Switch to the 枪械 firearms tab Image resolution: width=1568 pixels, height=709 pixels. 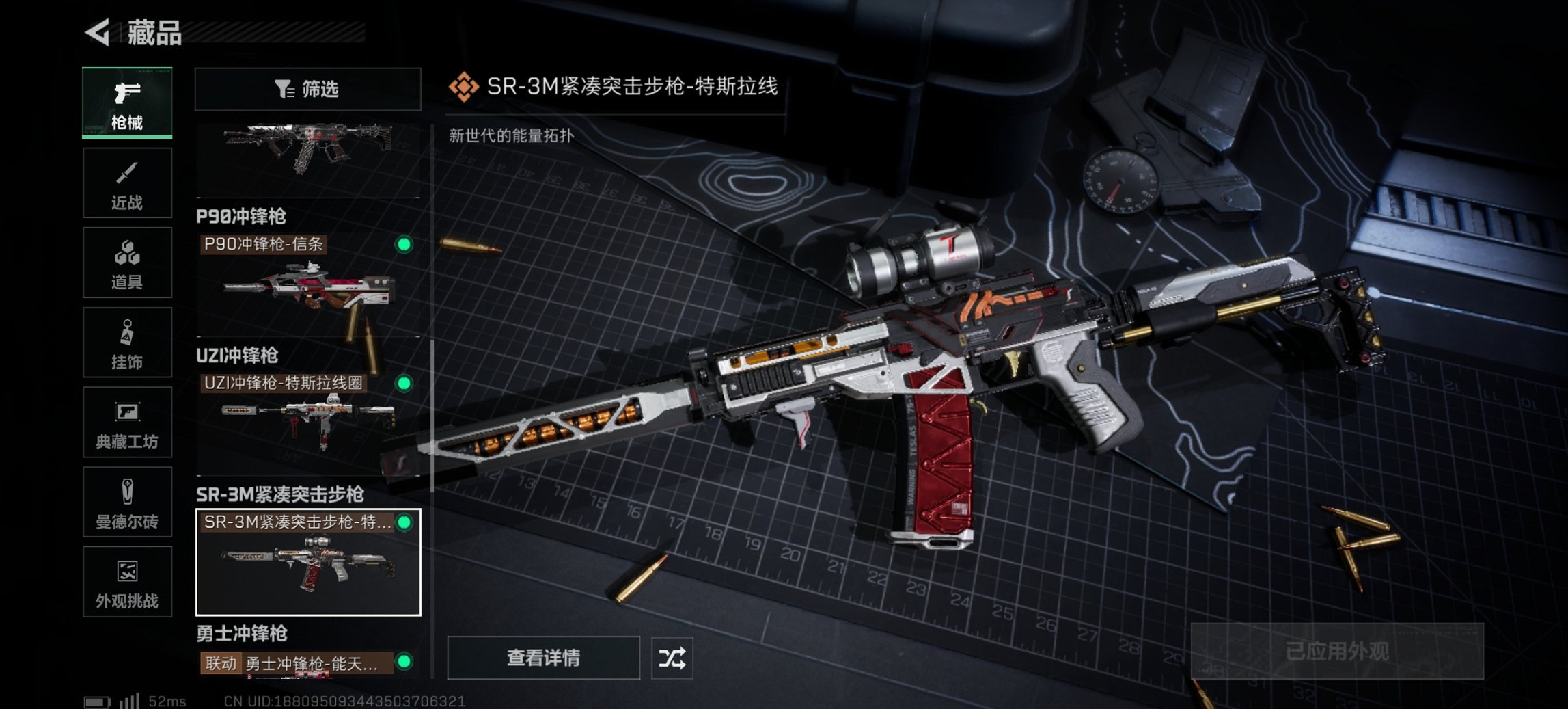click(x=127, y=103)
